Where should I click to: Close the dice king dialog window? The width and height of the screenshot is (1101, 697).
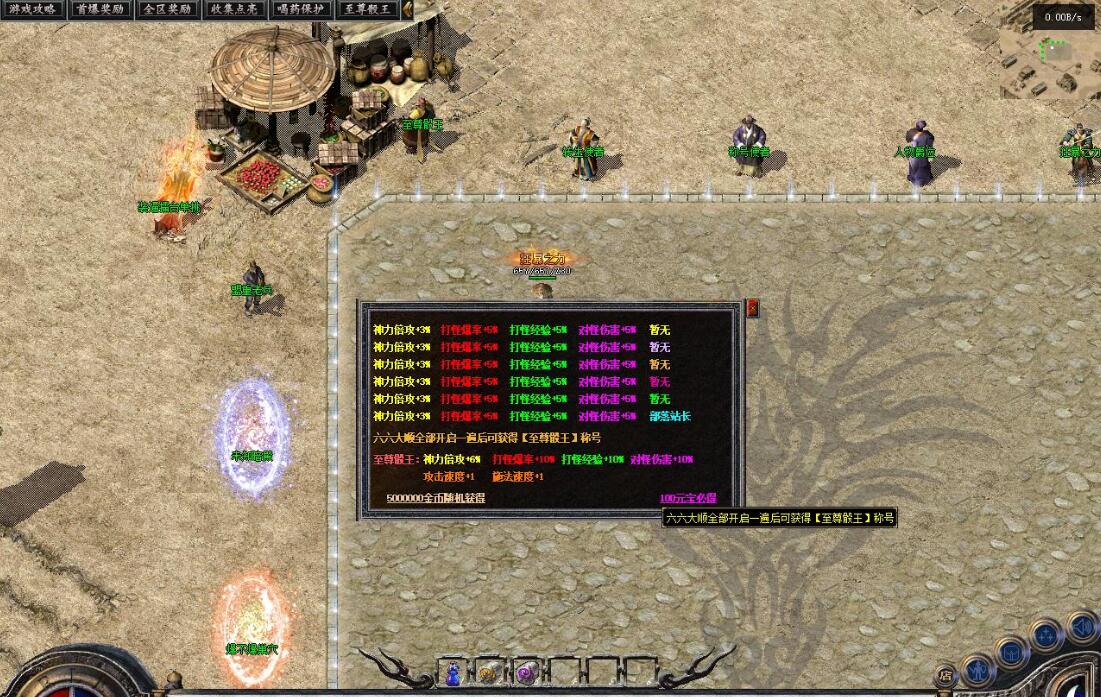[752, 309]
